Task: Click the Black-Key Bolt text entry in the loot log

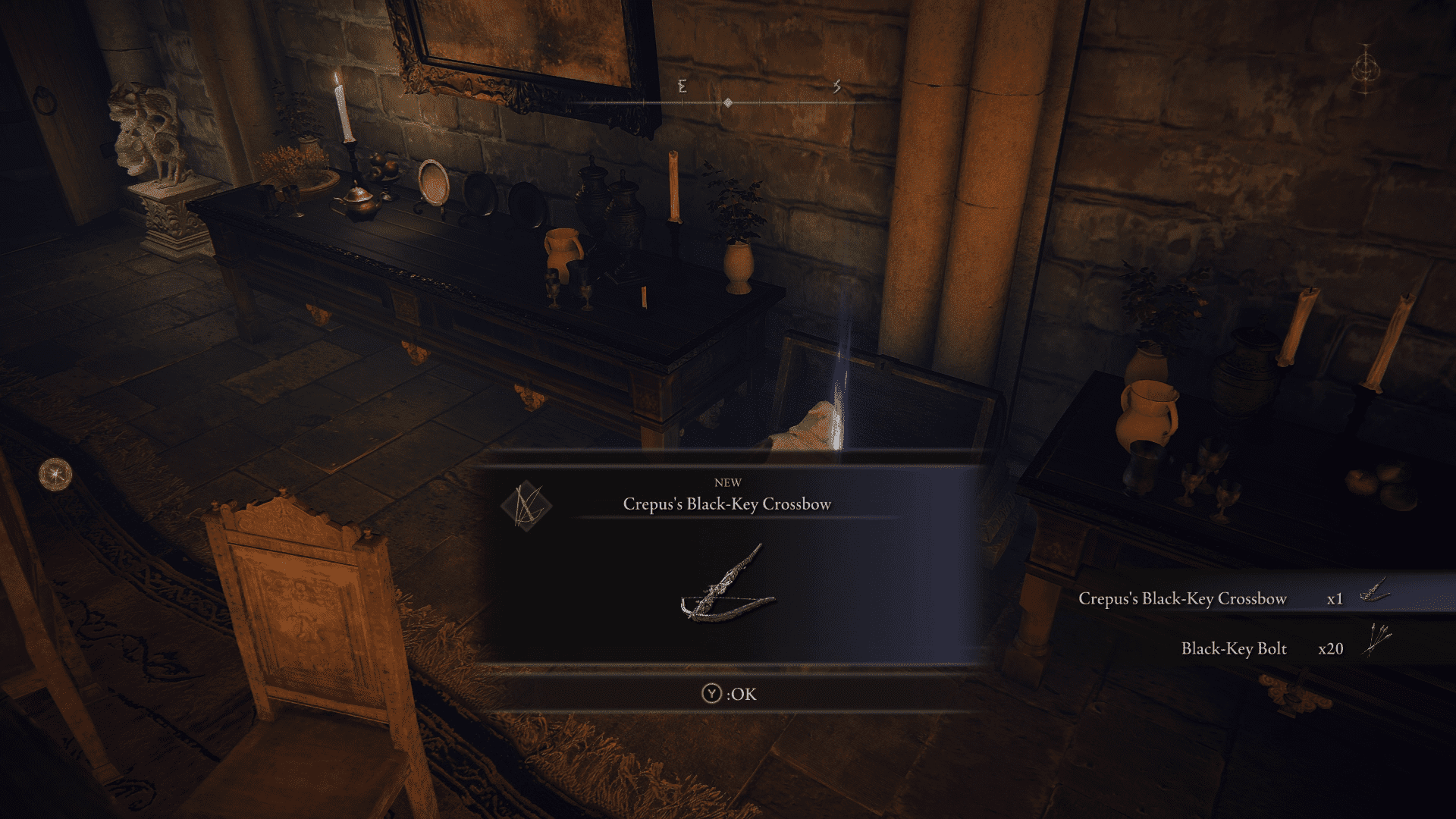Action: click(x=1233, y=649)
